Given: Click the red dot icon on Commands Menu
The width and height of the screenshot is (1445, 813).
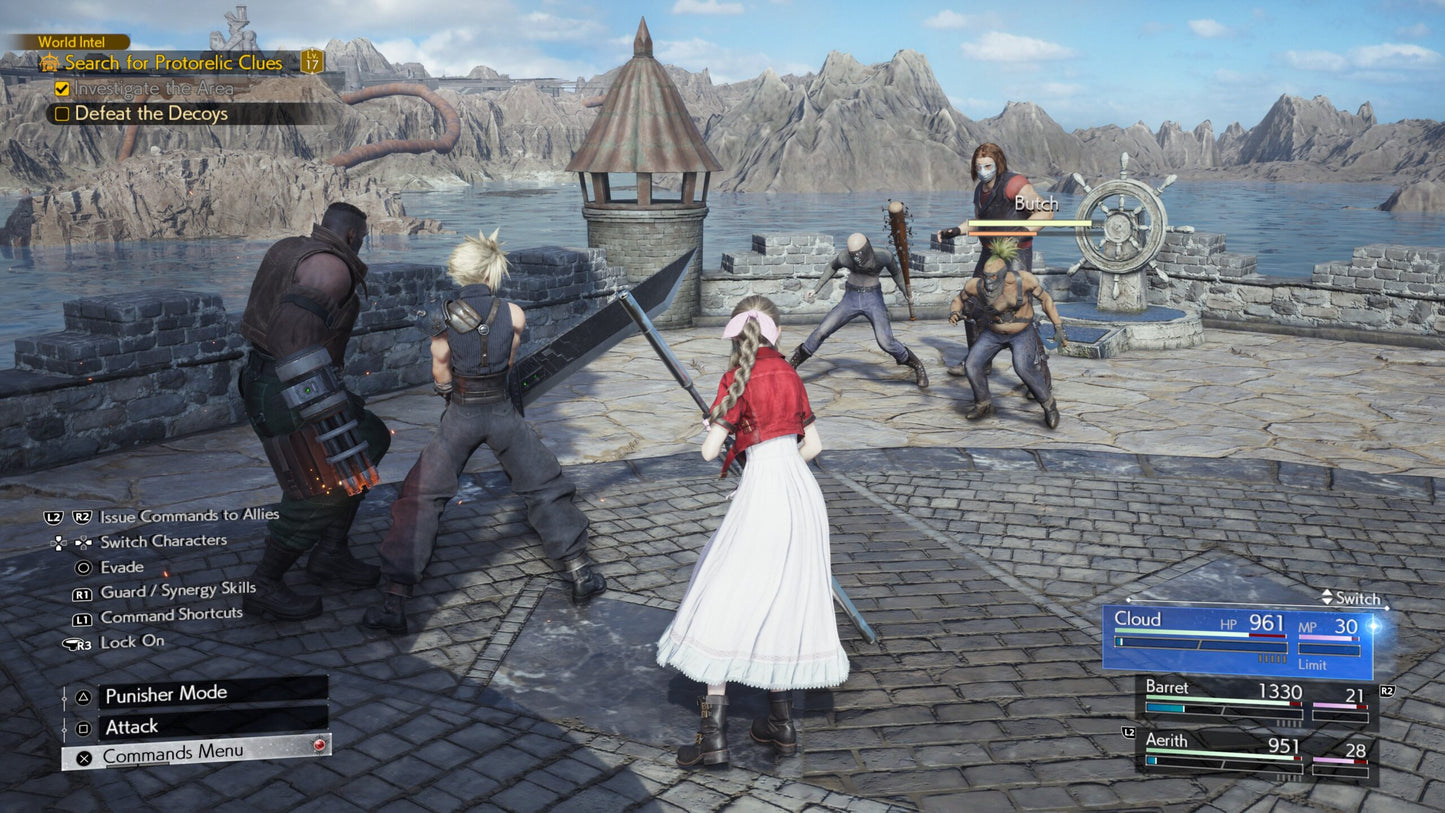Looking at the screenshot, I should [x=318, y=743].
